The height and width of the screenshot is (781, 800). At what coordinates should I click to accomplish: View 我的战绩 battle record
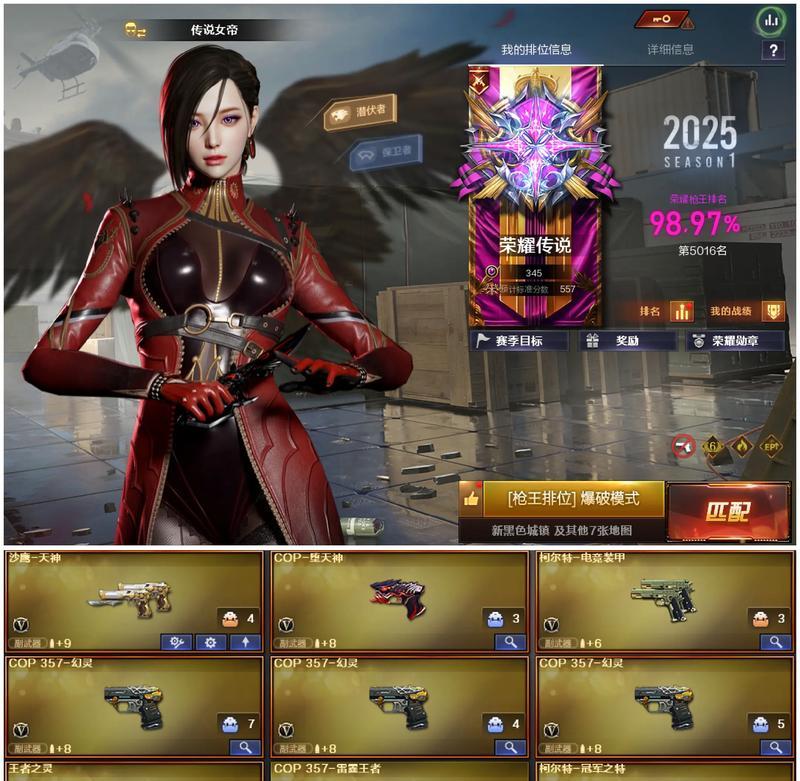pyautogui.click(x=746, y=311)
